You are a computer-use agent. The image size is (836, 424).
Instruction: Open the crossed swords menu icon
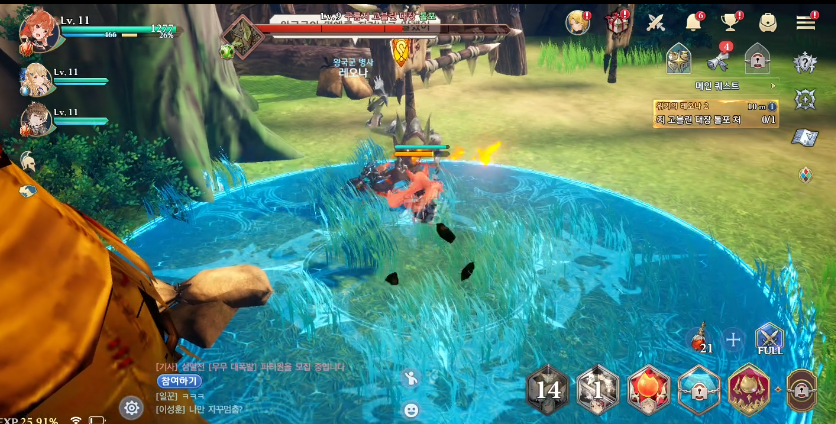pyautogui.click(x=656, y=23)
